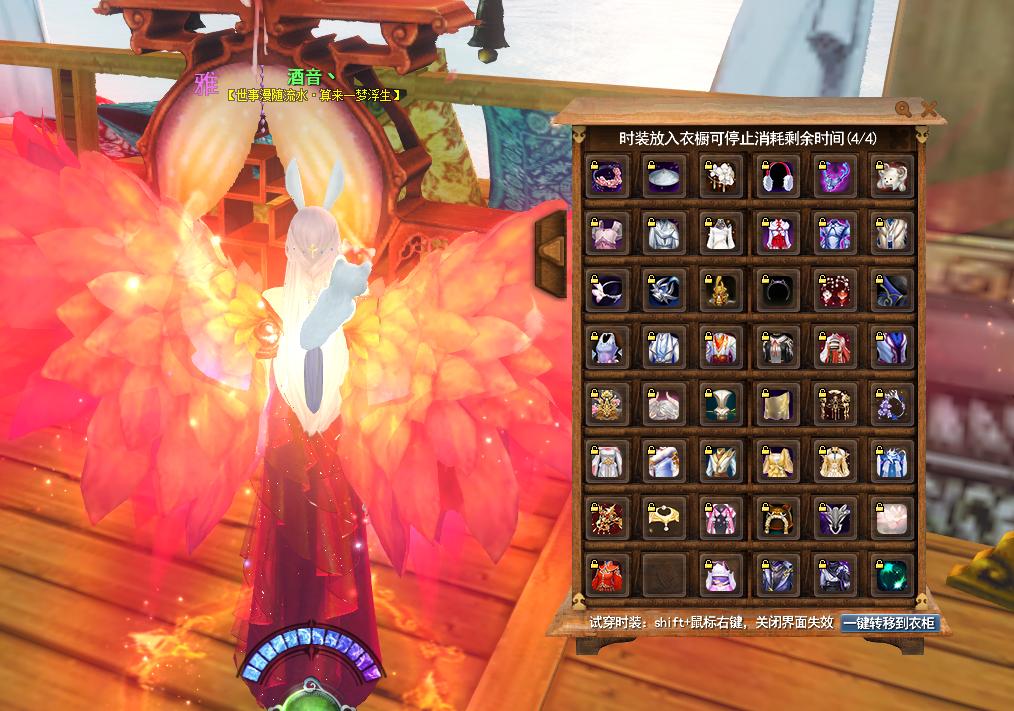The width and height of the screenshot is (1014, 711).
Task: Pick the pink twin-tail hair item
Action: (x=720, y=518)
